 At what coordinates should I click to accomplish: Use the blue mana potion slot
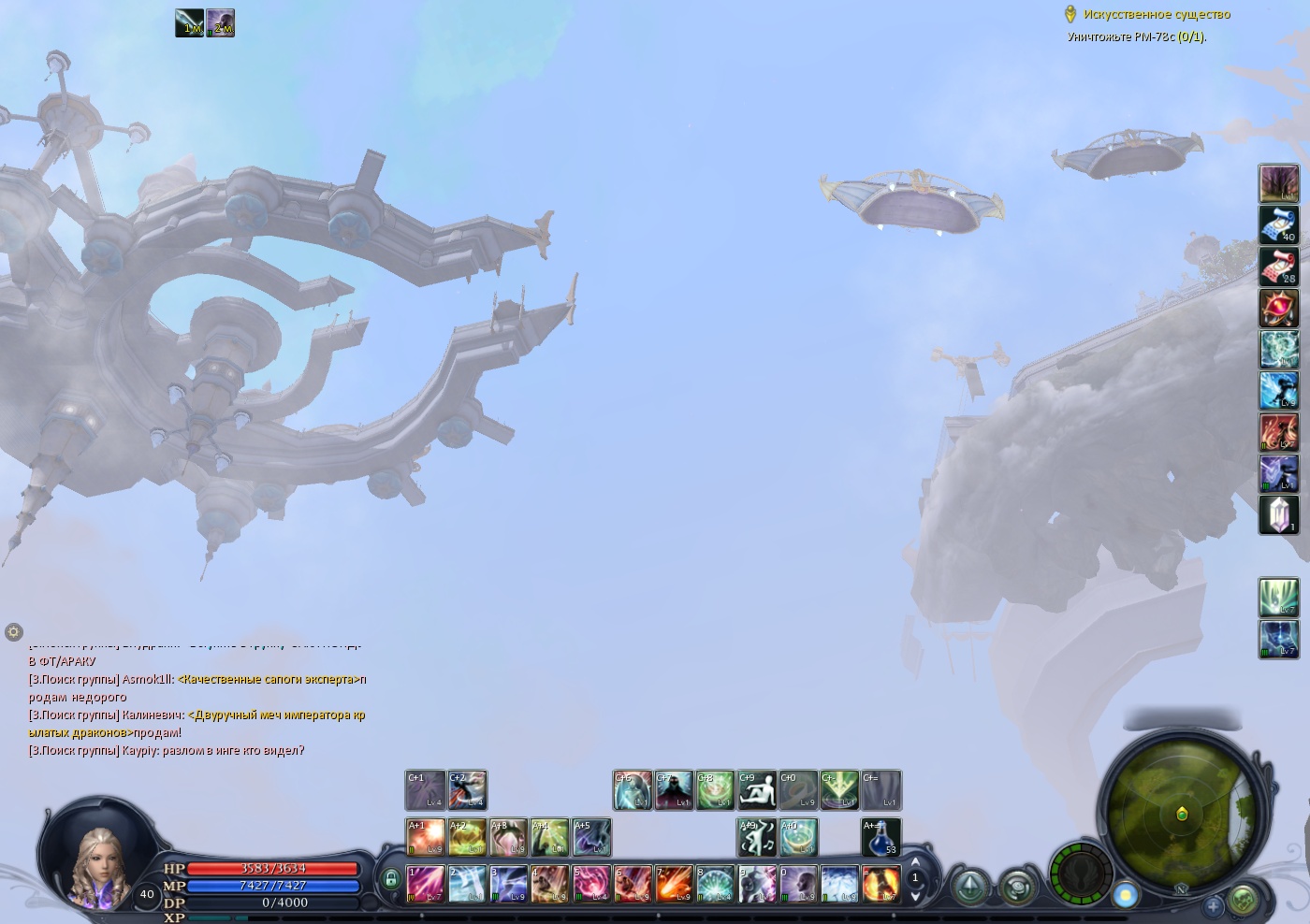coord(881,837)
